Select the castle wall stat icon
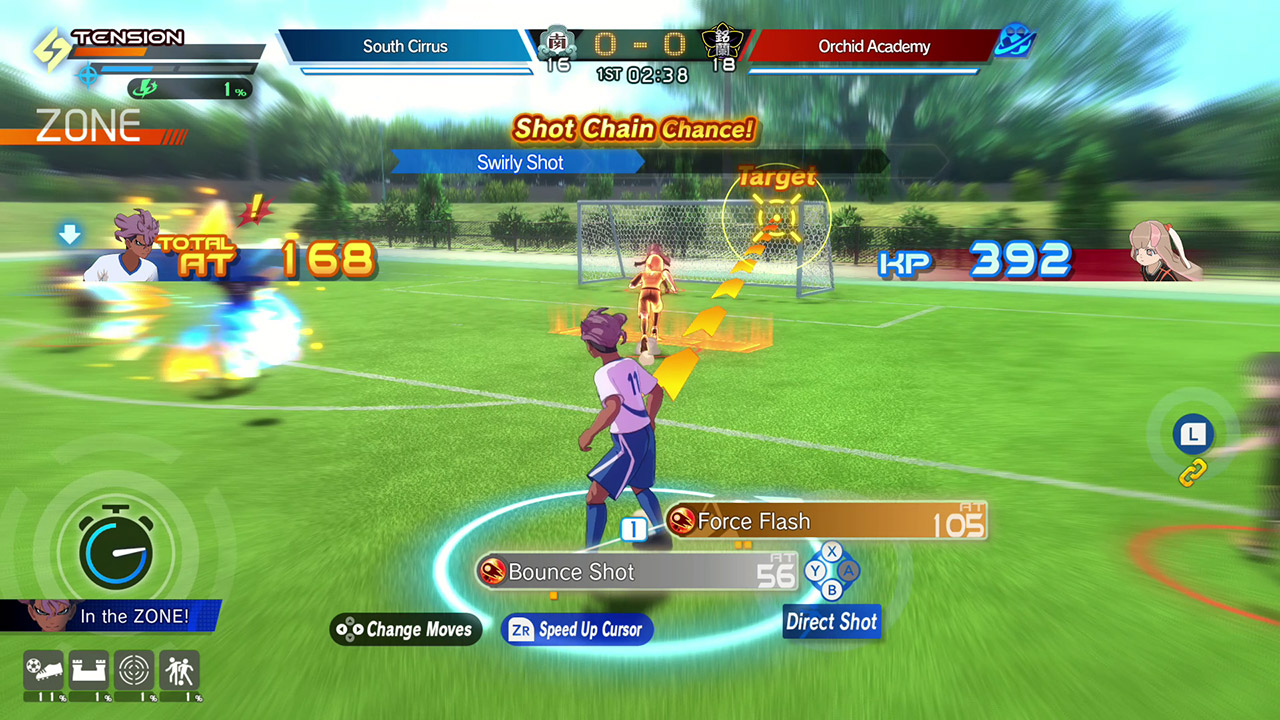The image size is (1280, 720). click(x=88, y=670)
